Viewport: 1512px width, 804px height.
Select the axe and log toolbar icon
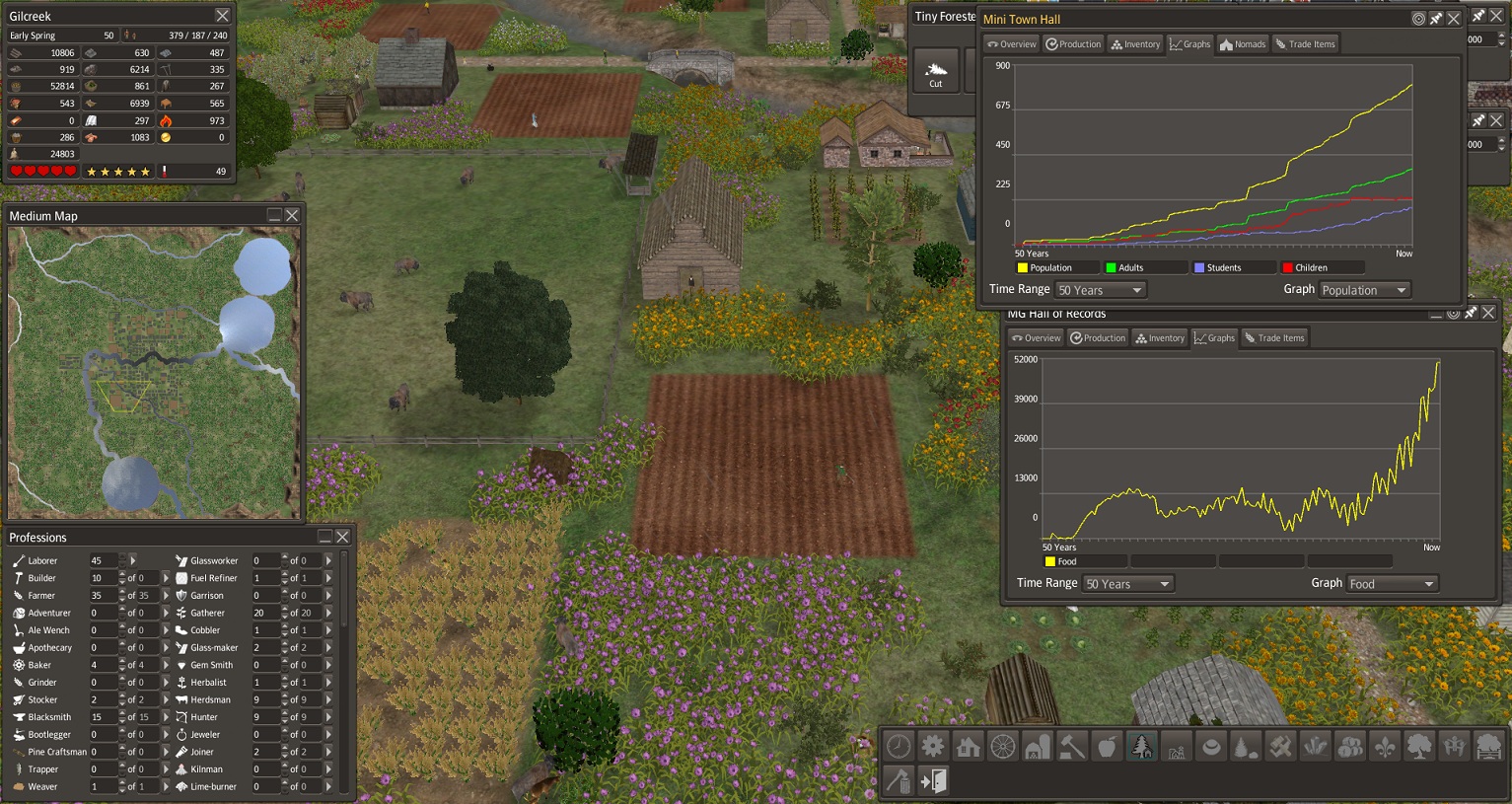coord(898,781)
